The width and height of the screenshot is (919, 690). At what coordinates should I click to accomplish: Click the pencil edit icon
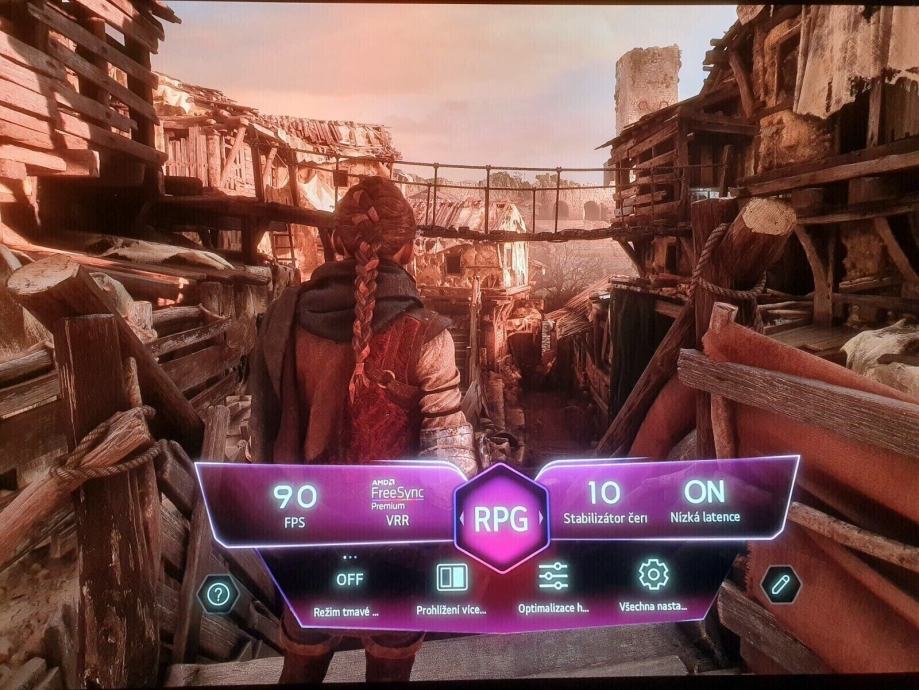[x=780, y=584]
